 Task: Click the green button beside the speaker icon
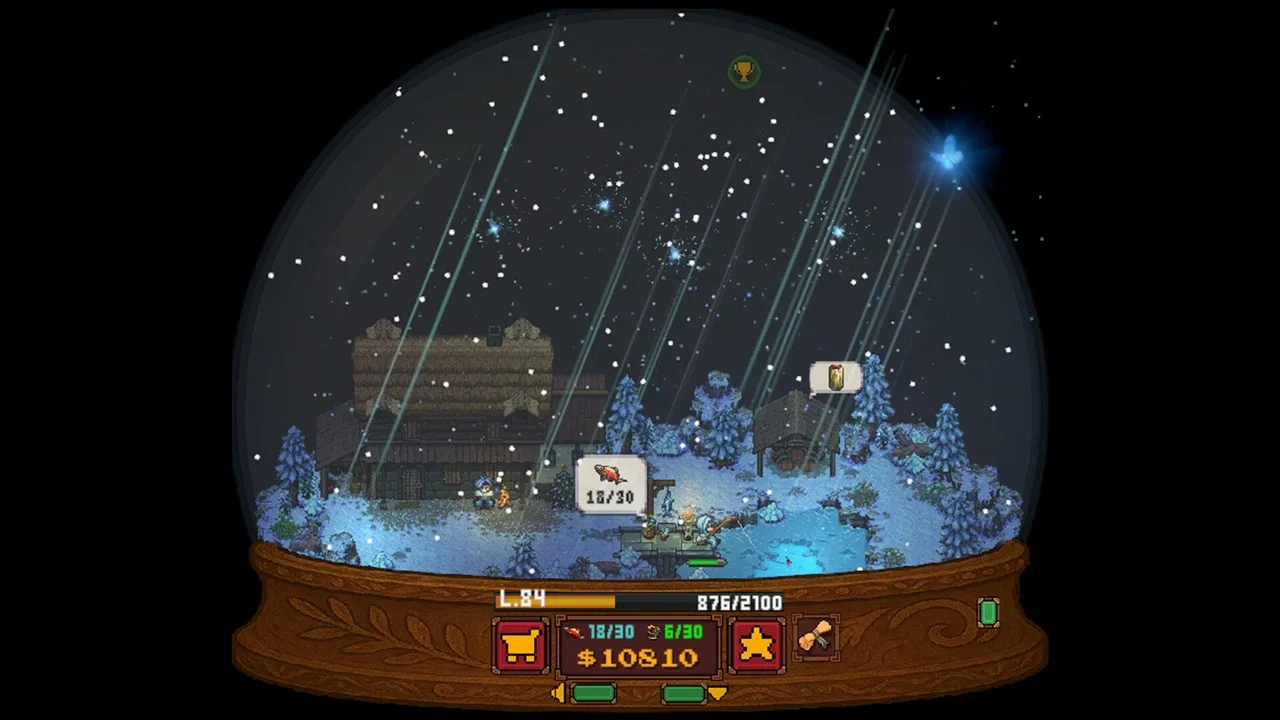pos(593,693)
